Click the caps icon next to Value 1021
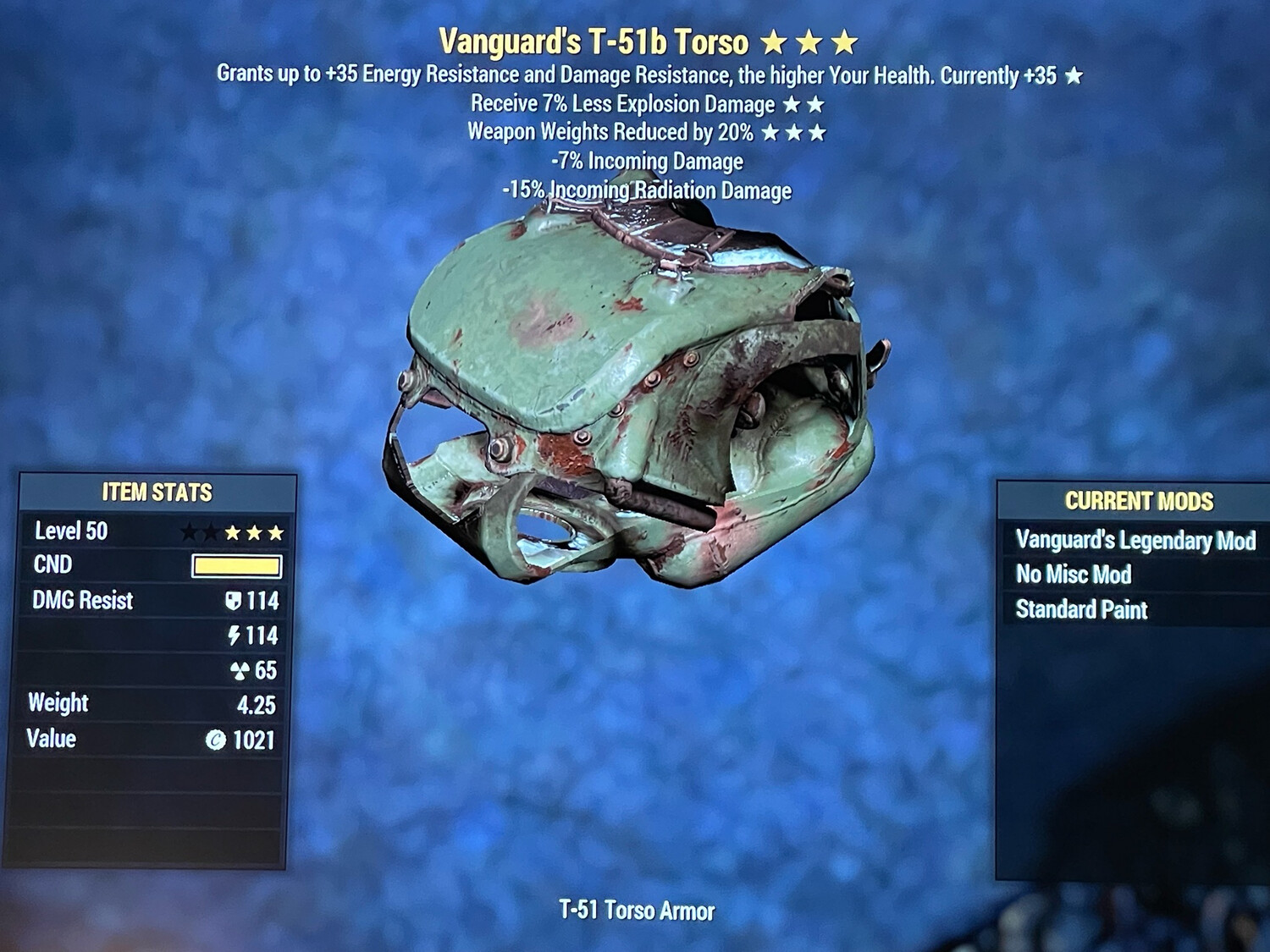 coord(218,739)
